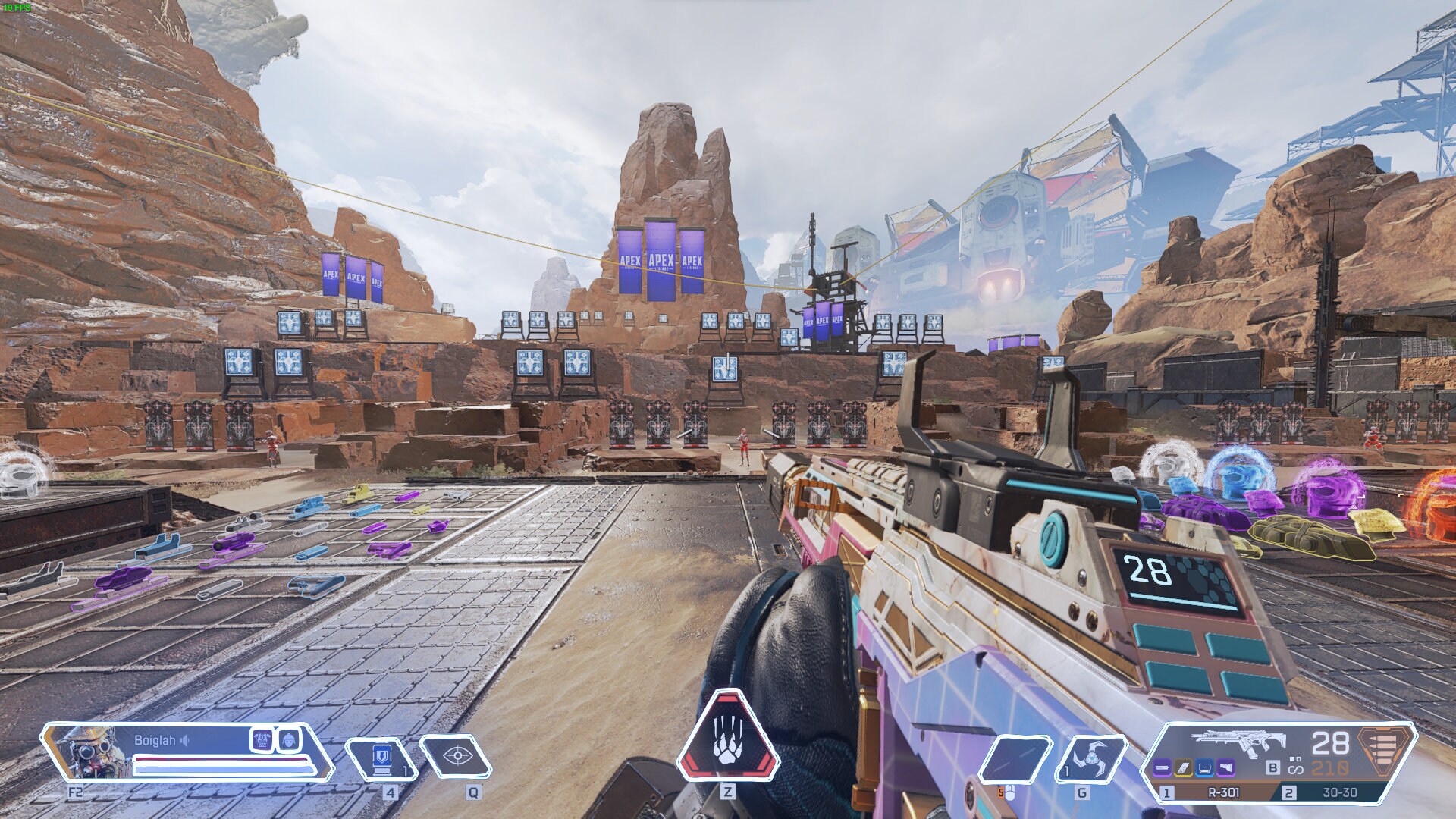Mute the speaker icon beside Boiglah's name
Screen dimensions: 1456x819
183,741
